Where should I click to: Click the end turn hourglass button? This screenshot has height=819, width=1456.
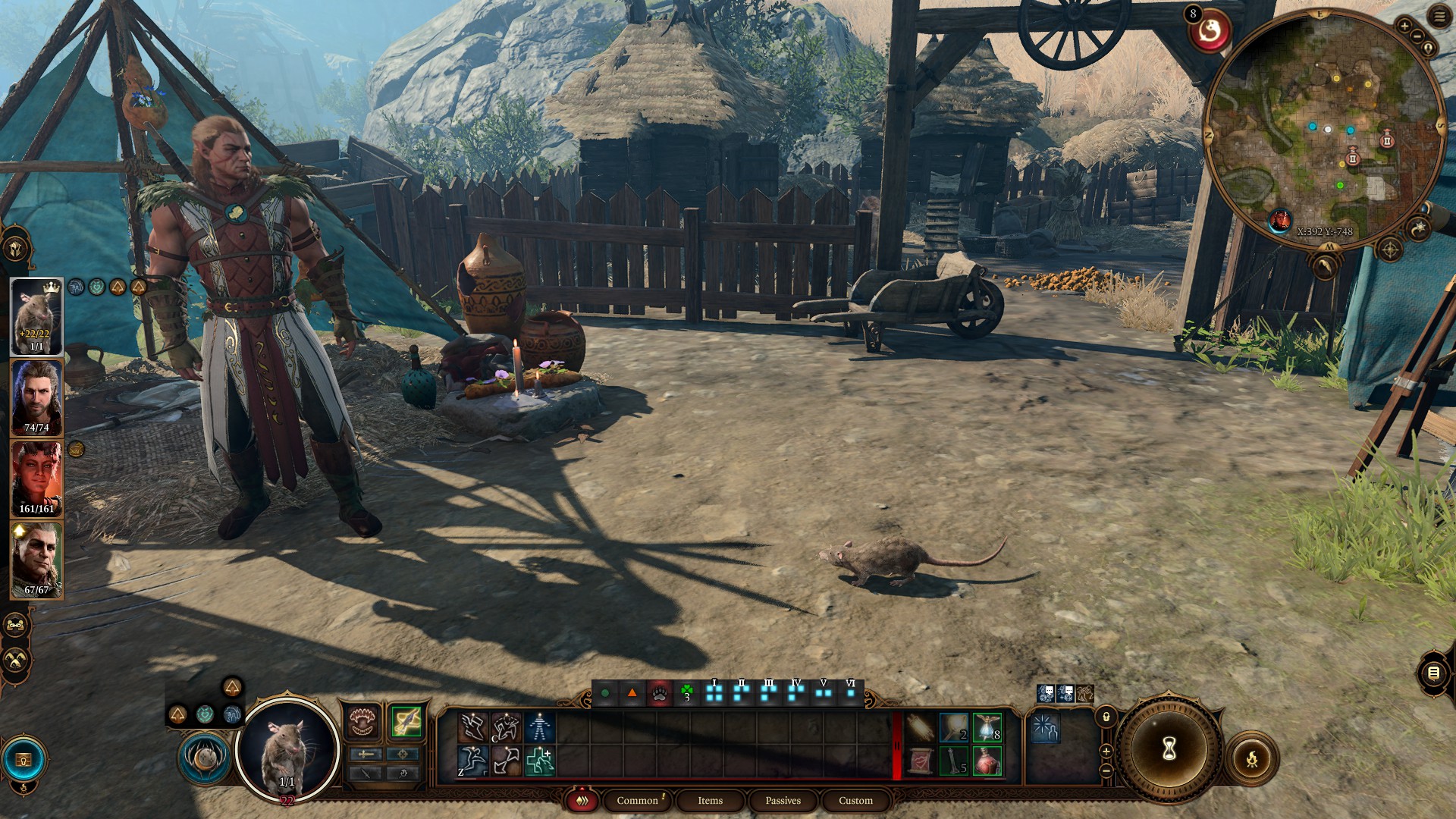click(x=1169, y=749)
